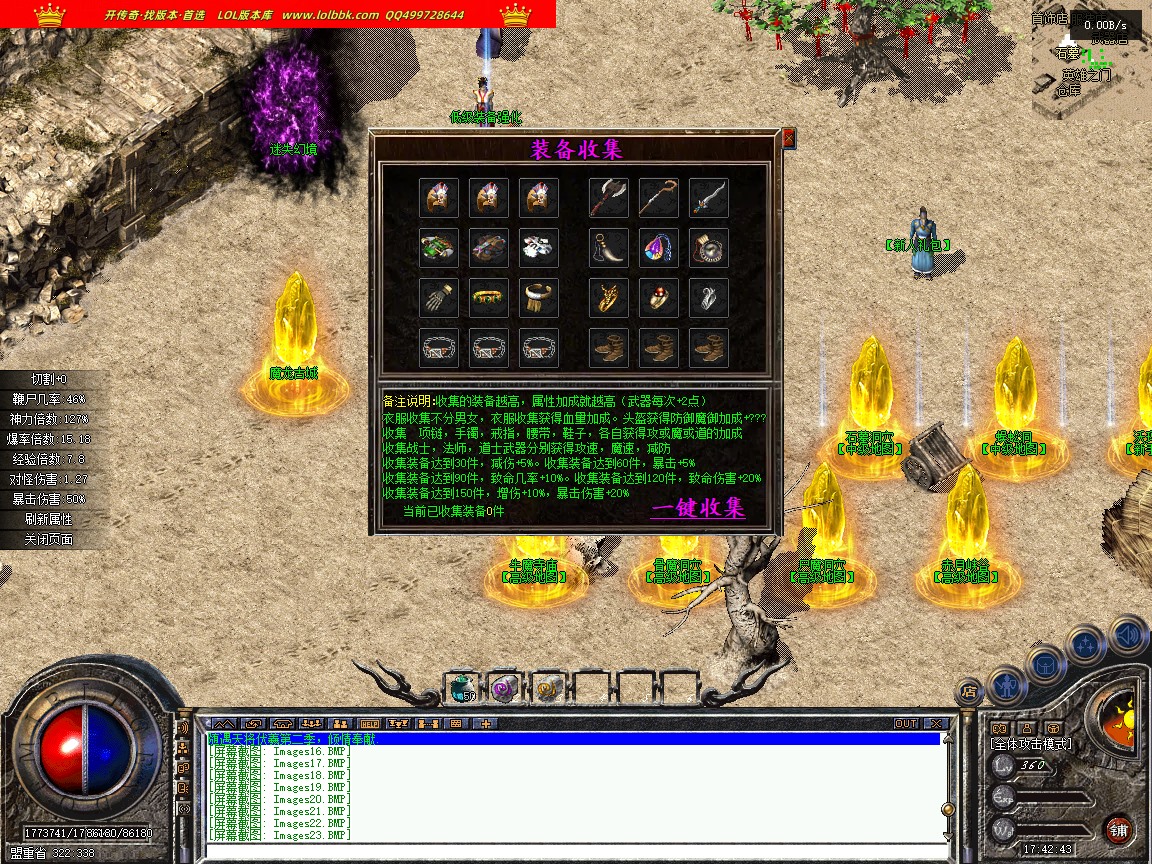Screen dimensions: 1152x864
Task: Click the 一键收集 one-click collect link
Action: click(698, 508)
